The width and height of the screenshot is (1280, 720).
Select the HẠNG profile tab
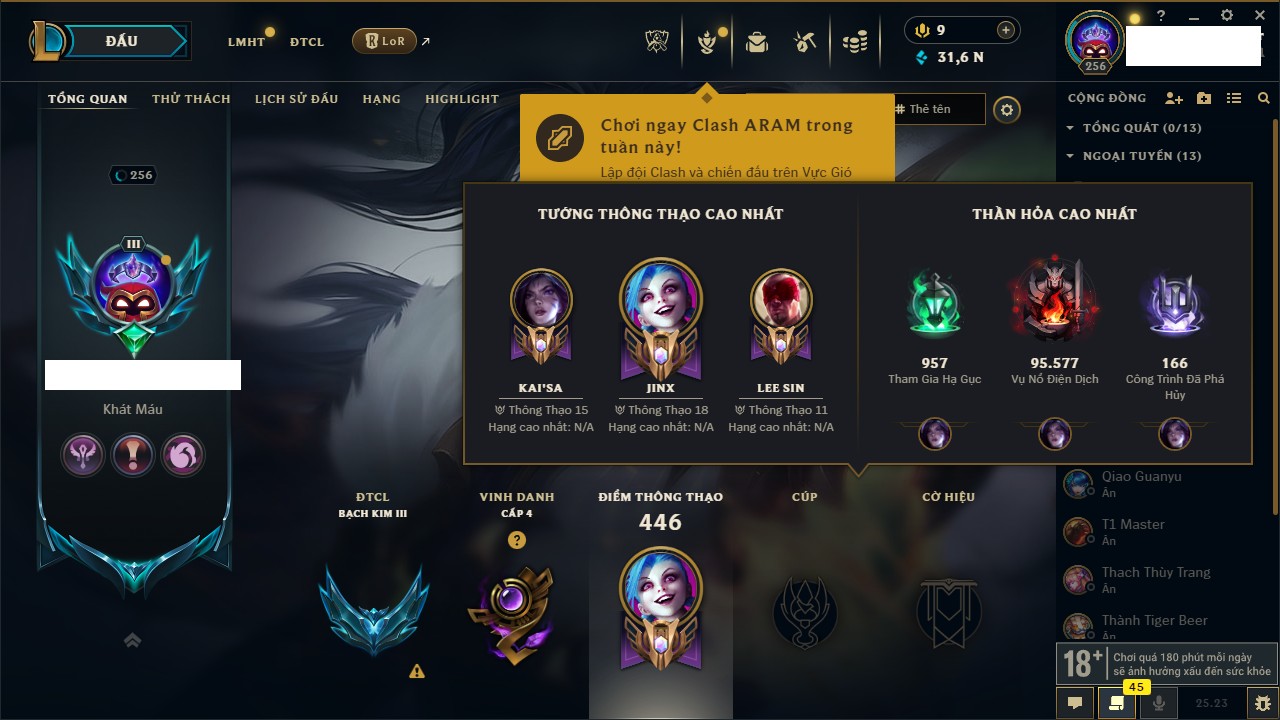click(x=381, y=99)
